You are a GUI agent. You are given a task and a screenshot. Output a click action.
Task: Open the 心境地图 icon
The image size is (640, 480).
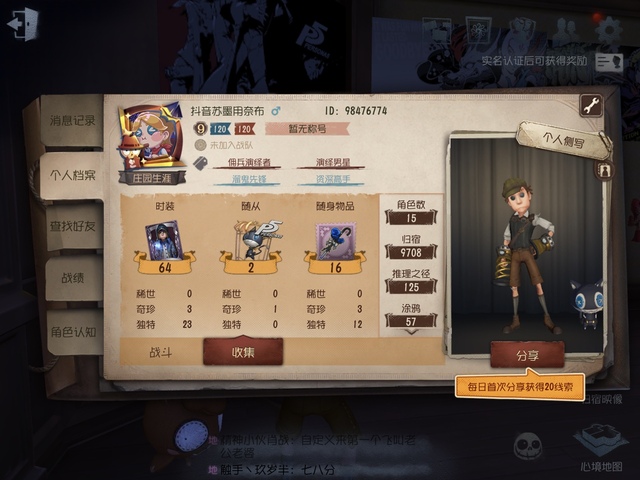tap(600, 443)
